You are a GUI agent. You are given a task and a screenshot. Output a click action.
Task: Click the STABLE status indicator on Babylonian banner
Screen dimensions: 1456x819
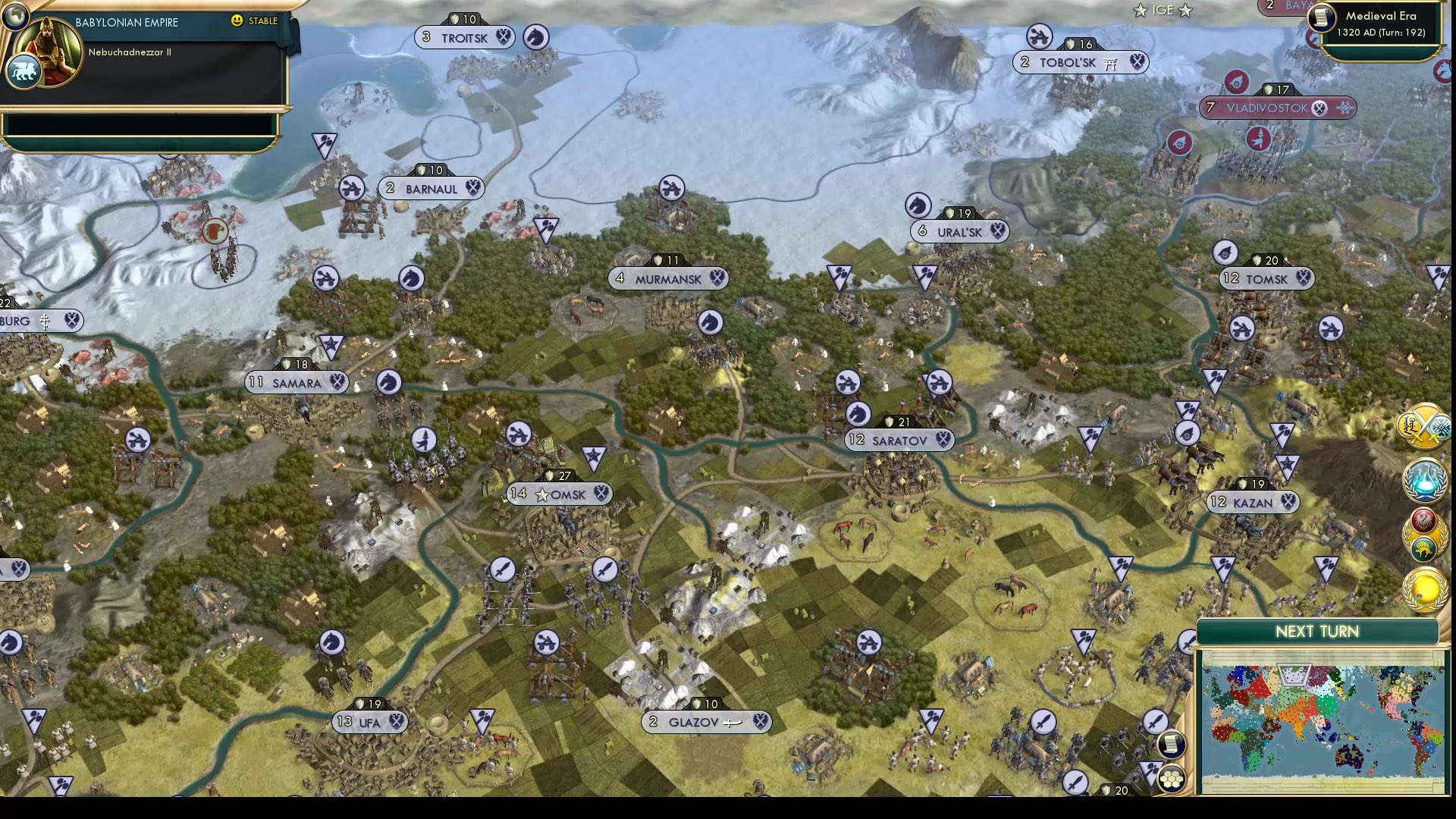255,22
